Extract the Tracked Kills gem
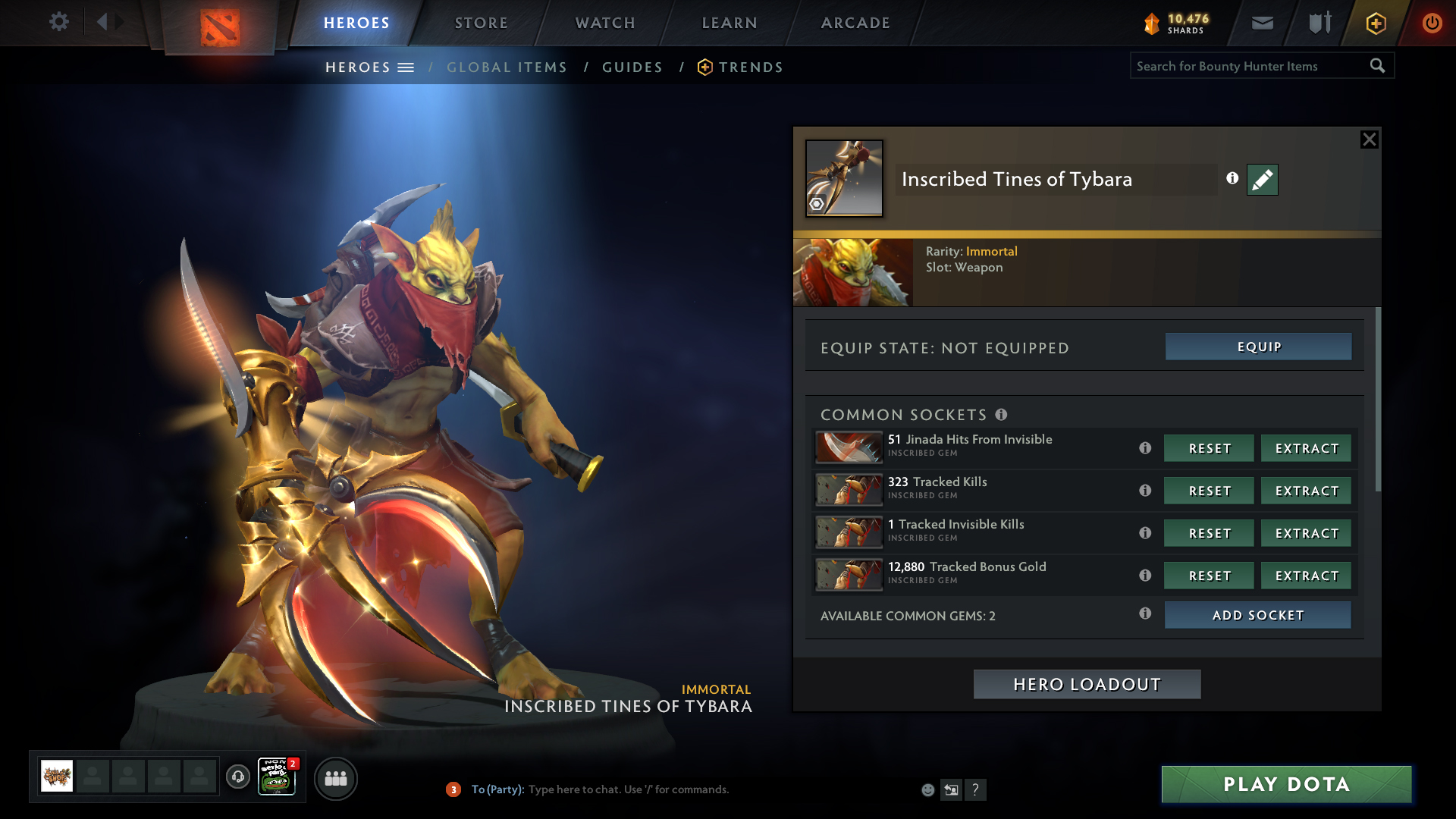 [1306, 491]
